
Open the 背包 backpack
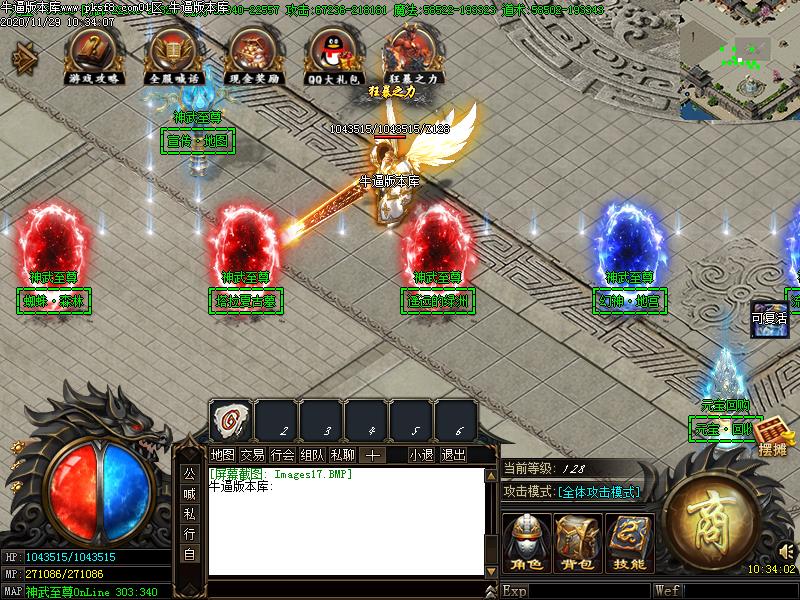pos(578,543)
